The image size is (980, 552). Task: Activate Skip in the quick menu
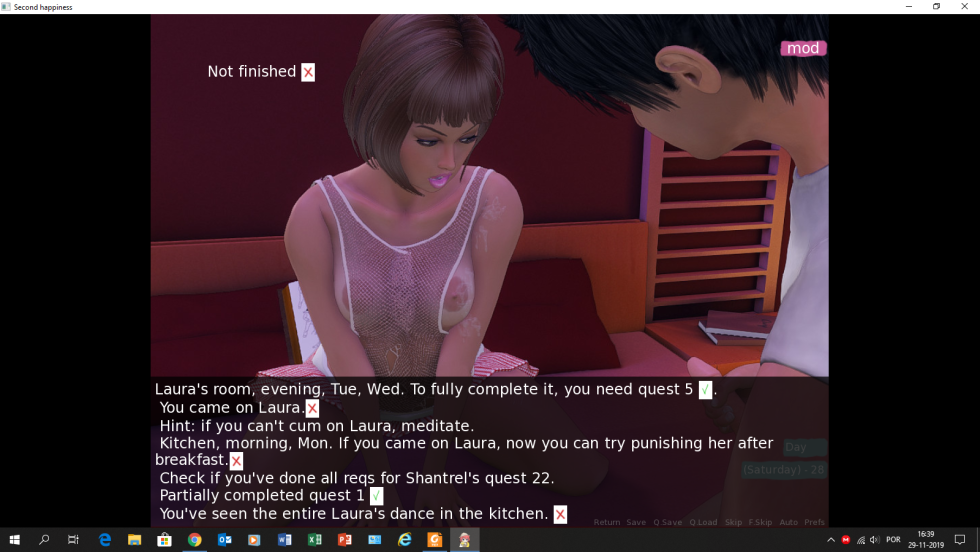tap(733, 522)
